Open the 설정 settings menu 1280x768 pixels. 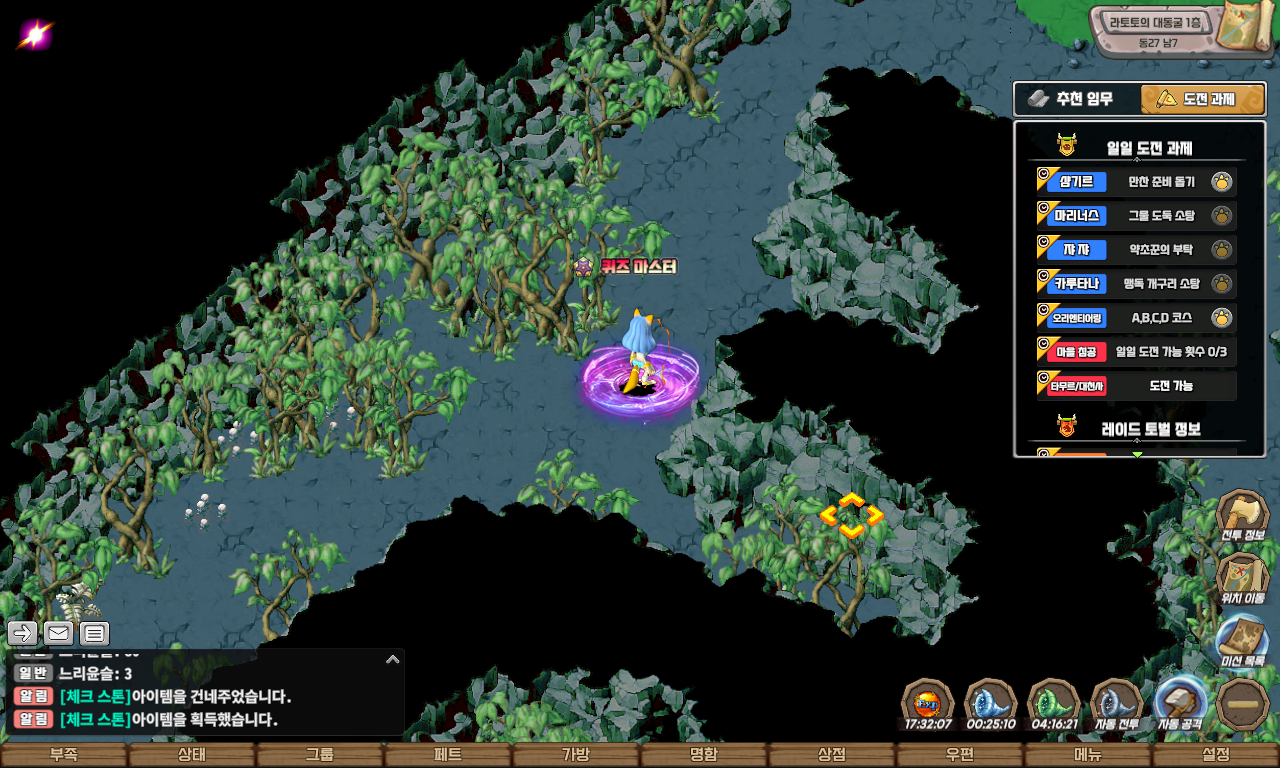point(1216,755)
